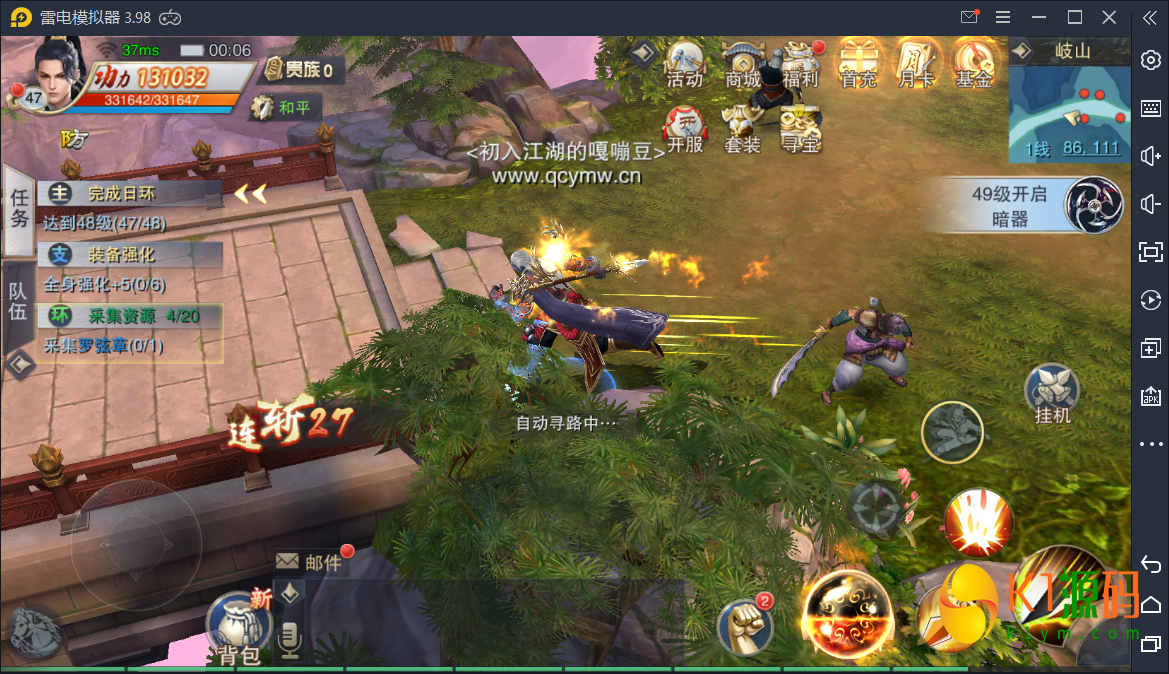Viewport: 1169px width, 674px height.
Task: Toggle 挂机 auto-battle mode
Action: point(1053,394)
